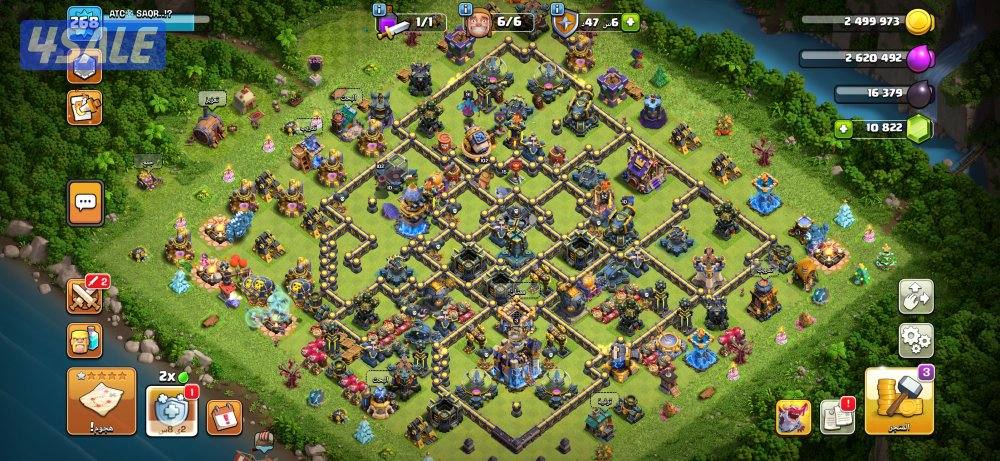
Task: Open the Attack map button
Action: (x=101, y=400)
